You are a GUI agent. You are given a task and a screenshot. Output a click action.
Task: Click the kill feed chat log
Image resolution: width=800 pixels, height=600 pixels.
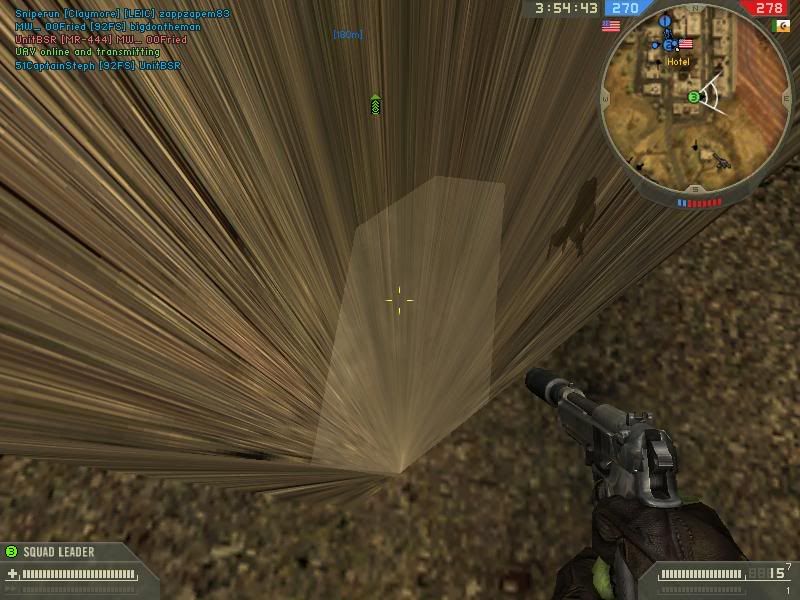122,40
